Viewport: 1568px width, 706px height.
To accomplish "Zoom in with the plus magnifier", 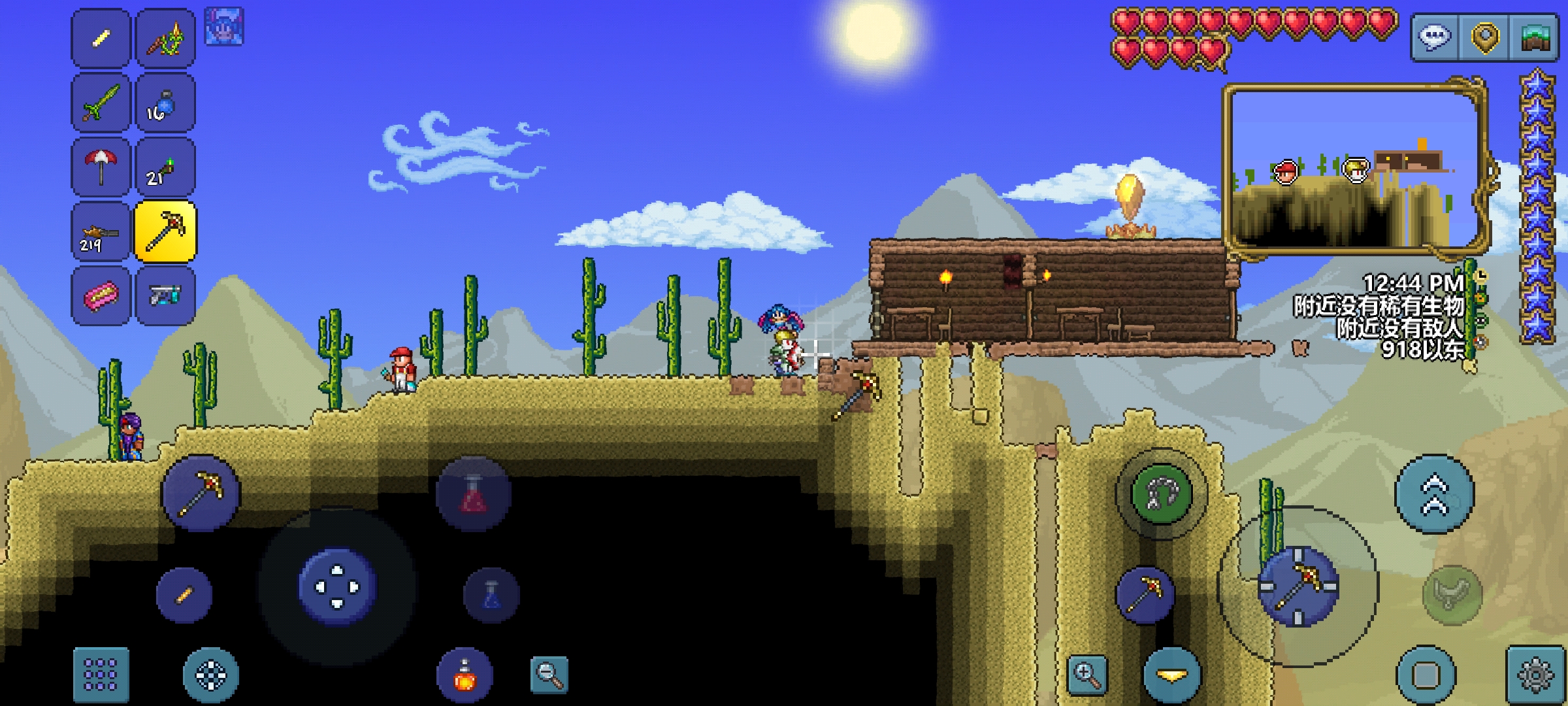I will click(1087, 674).
